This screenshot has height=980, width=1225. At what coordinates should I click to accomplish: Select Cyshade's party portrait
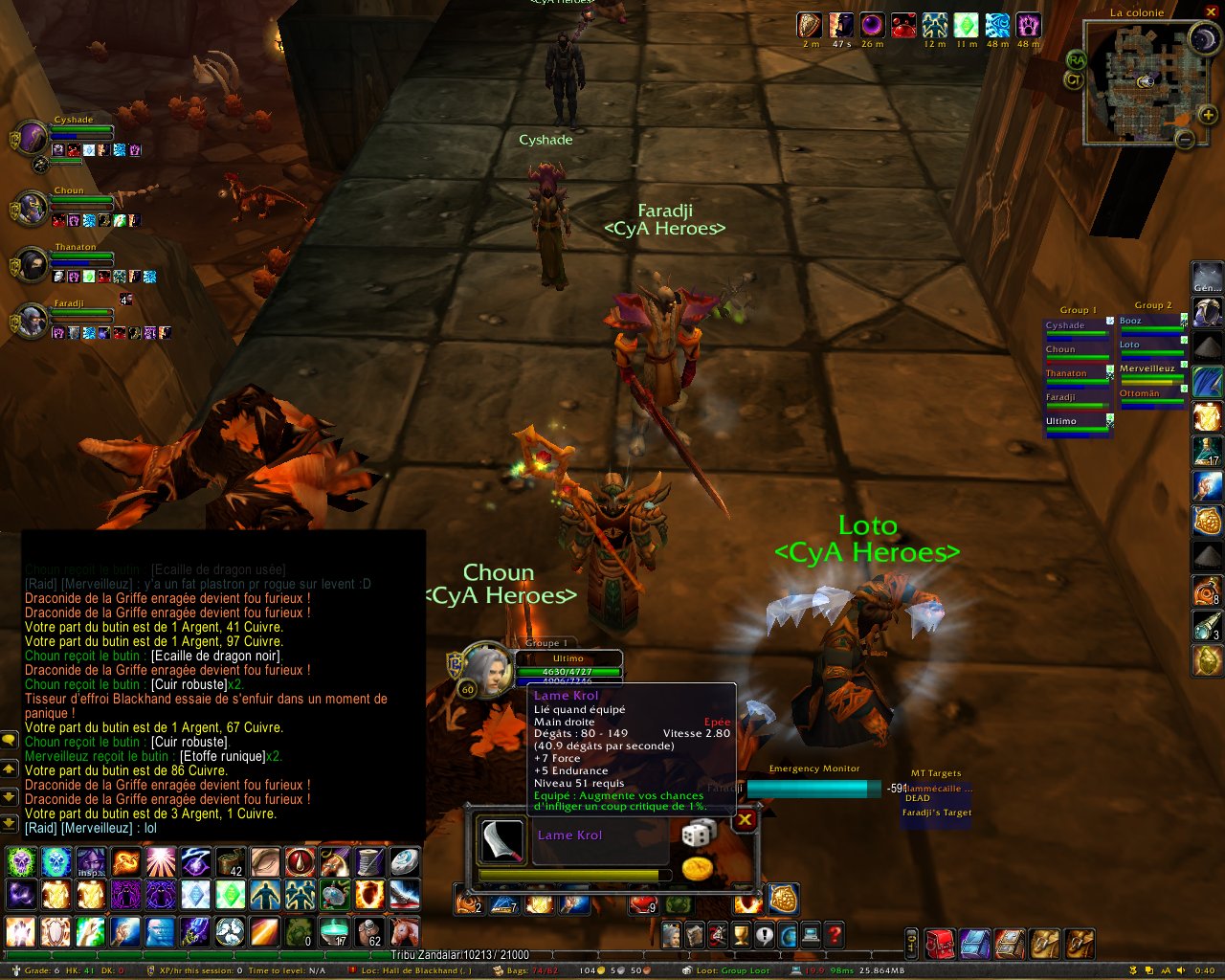coord(32,139)
